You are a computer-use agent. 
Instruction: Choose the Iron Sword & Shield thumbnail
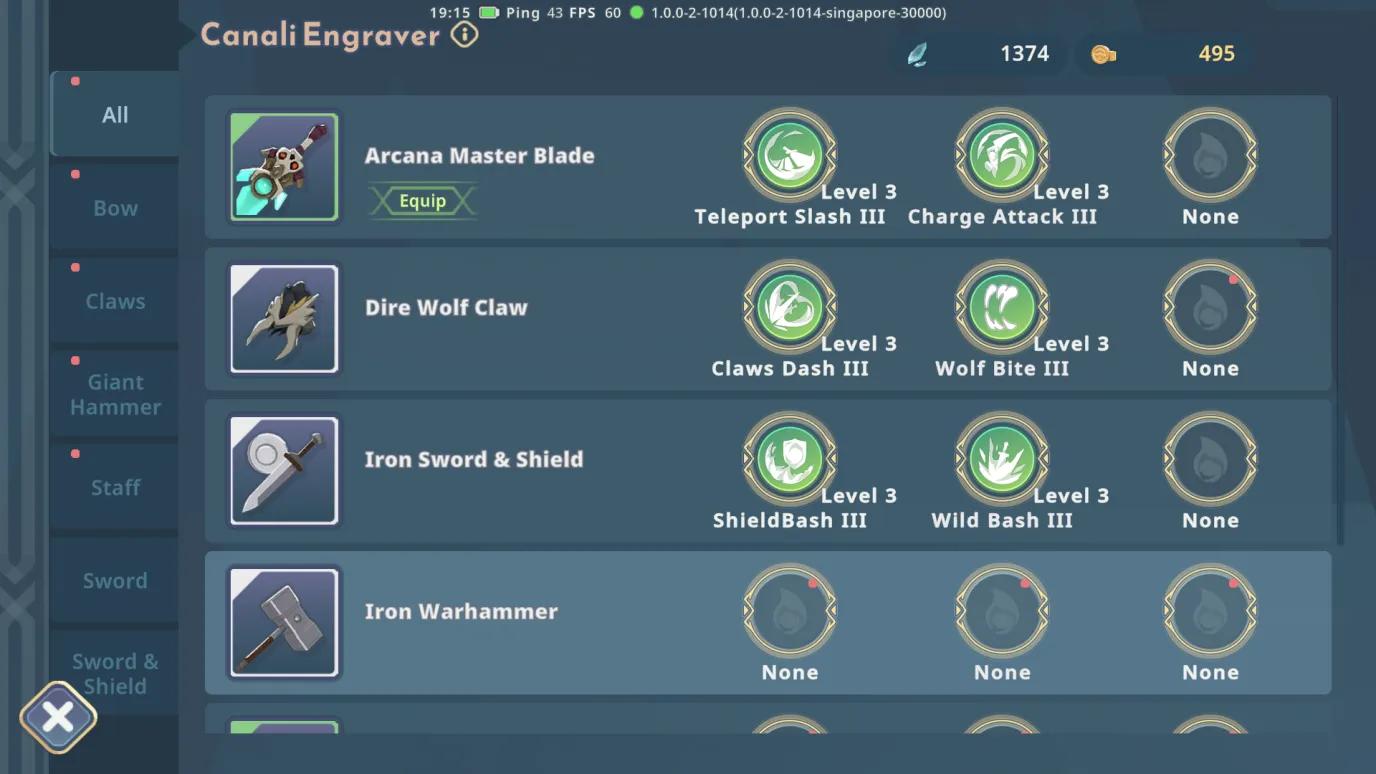tap(284, 471)
